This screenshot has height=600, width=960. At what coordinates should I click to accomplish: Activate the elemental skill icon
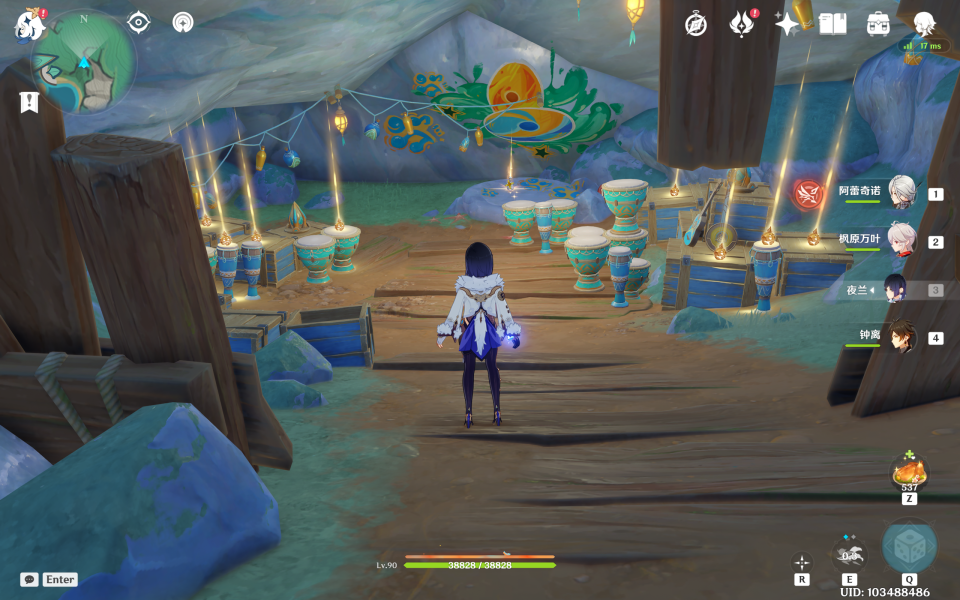pyautogui.click(x=849, y=555)
